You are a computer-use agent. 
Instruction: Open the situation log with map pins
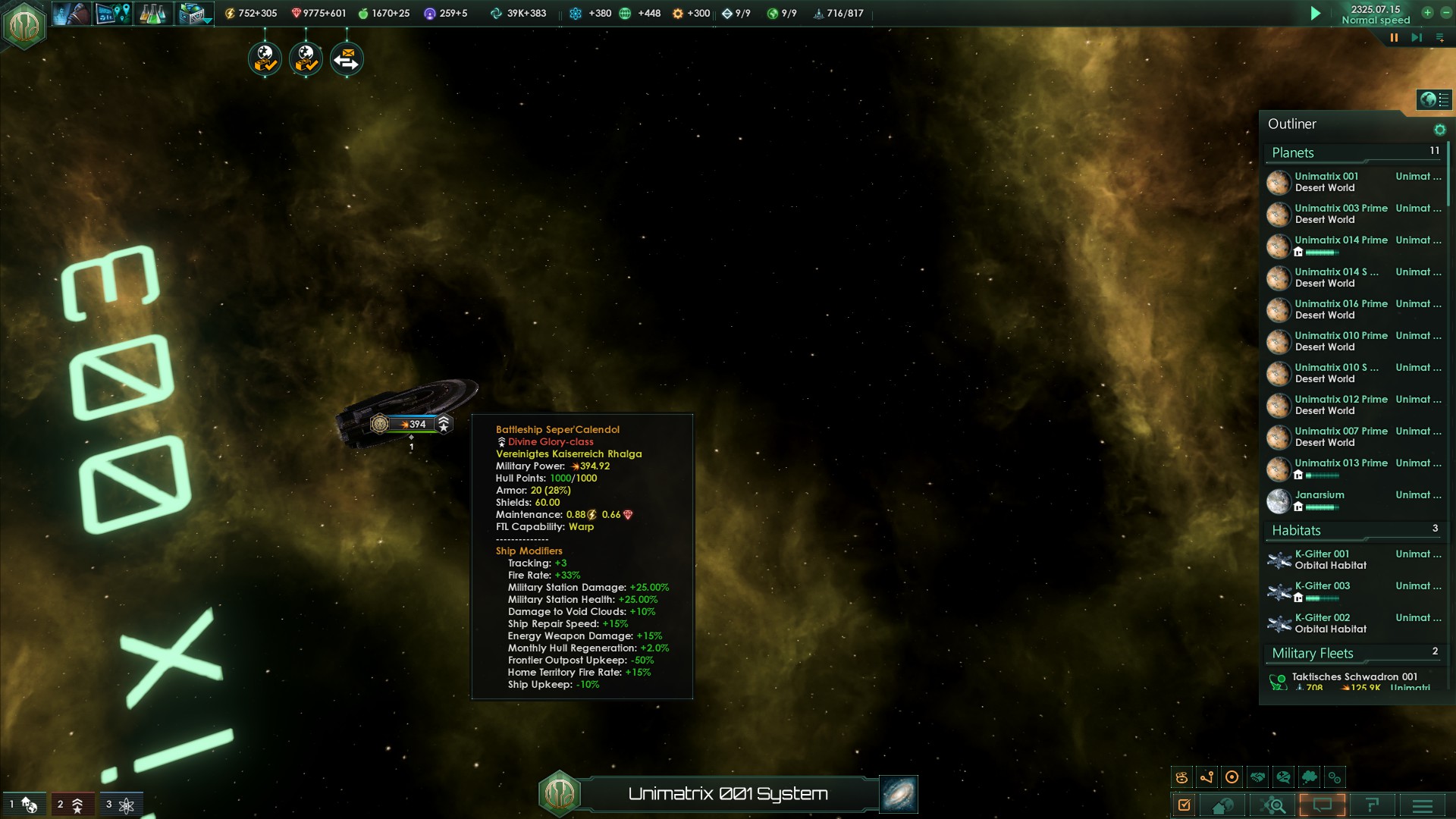coord(112,14)
